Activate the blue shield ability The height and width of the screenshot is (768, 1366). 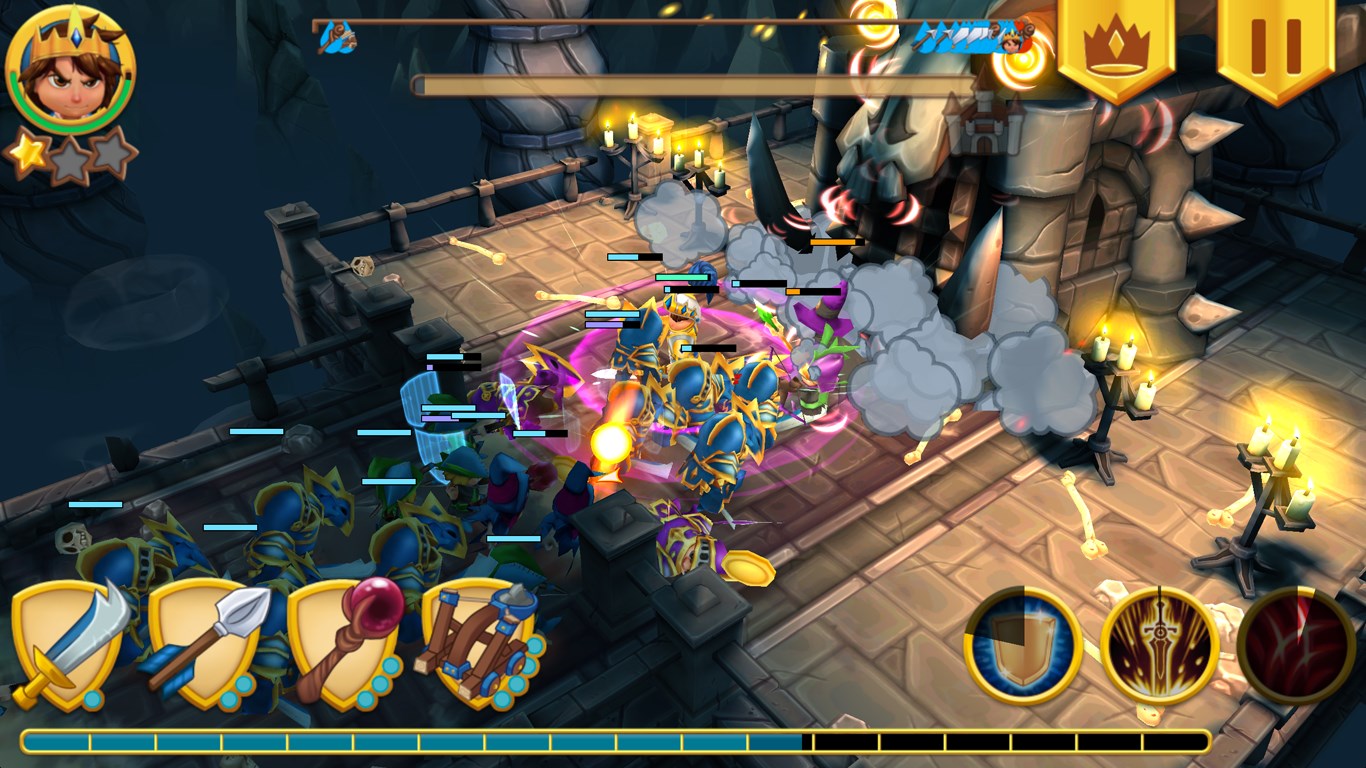point(1023,645)
